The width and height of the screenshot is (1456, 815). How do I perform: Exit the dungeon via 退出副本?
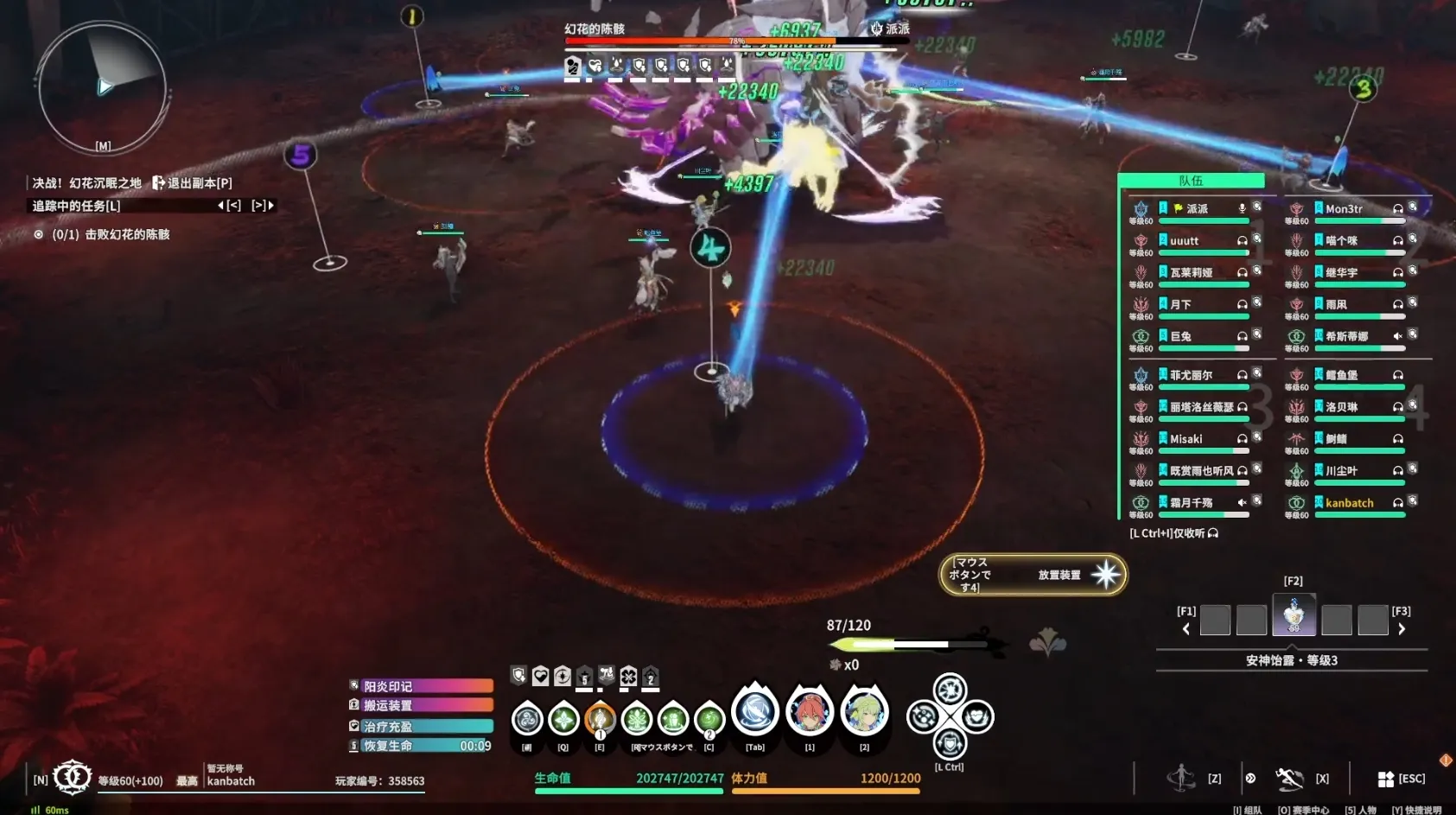click(192, 183)
